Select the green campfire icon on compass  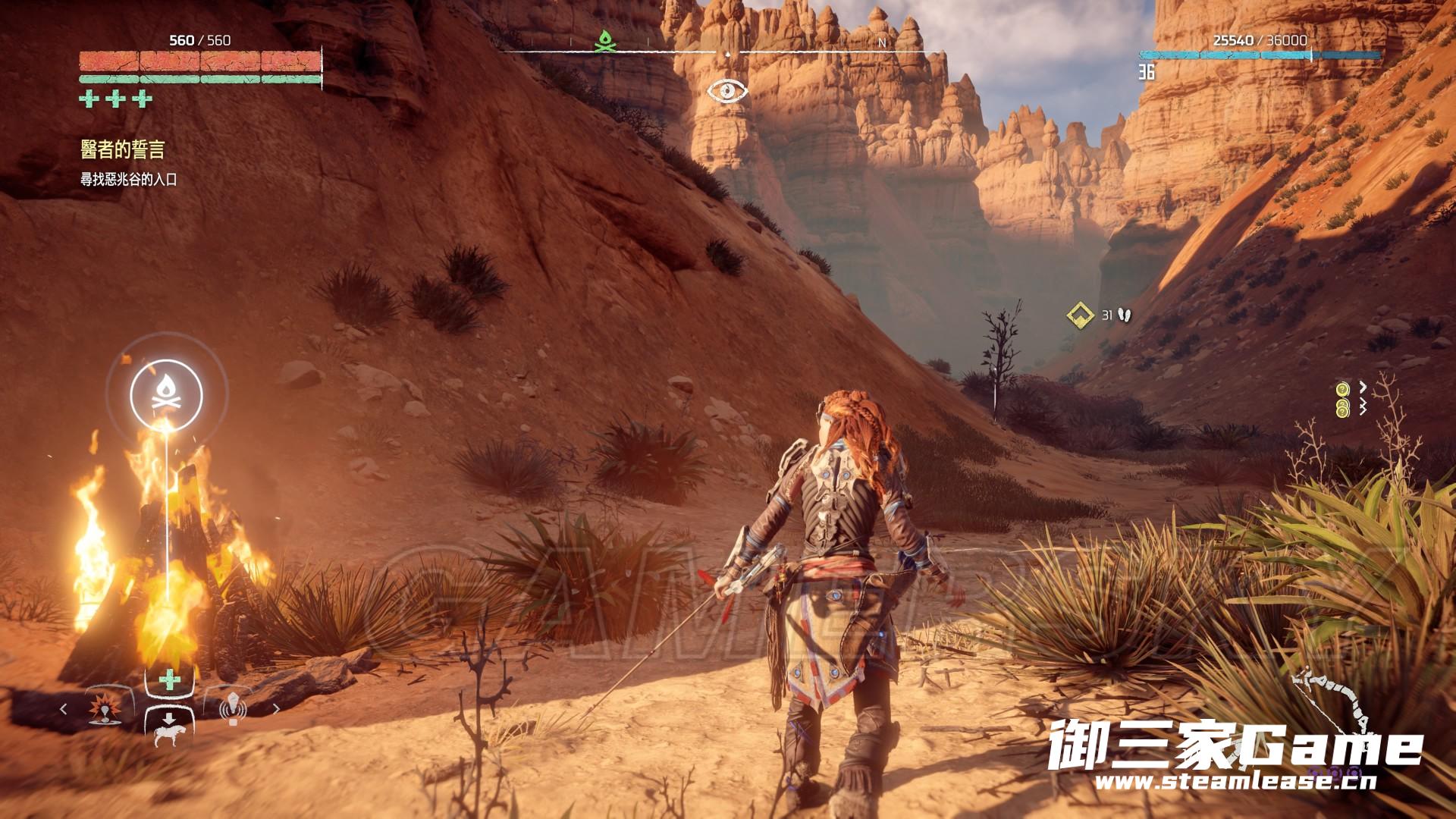point(604,42)
